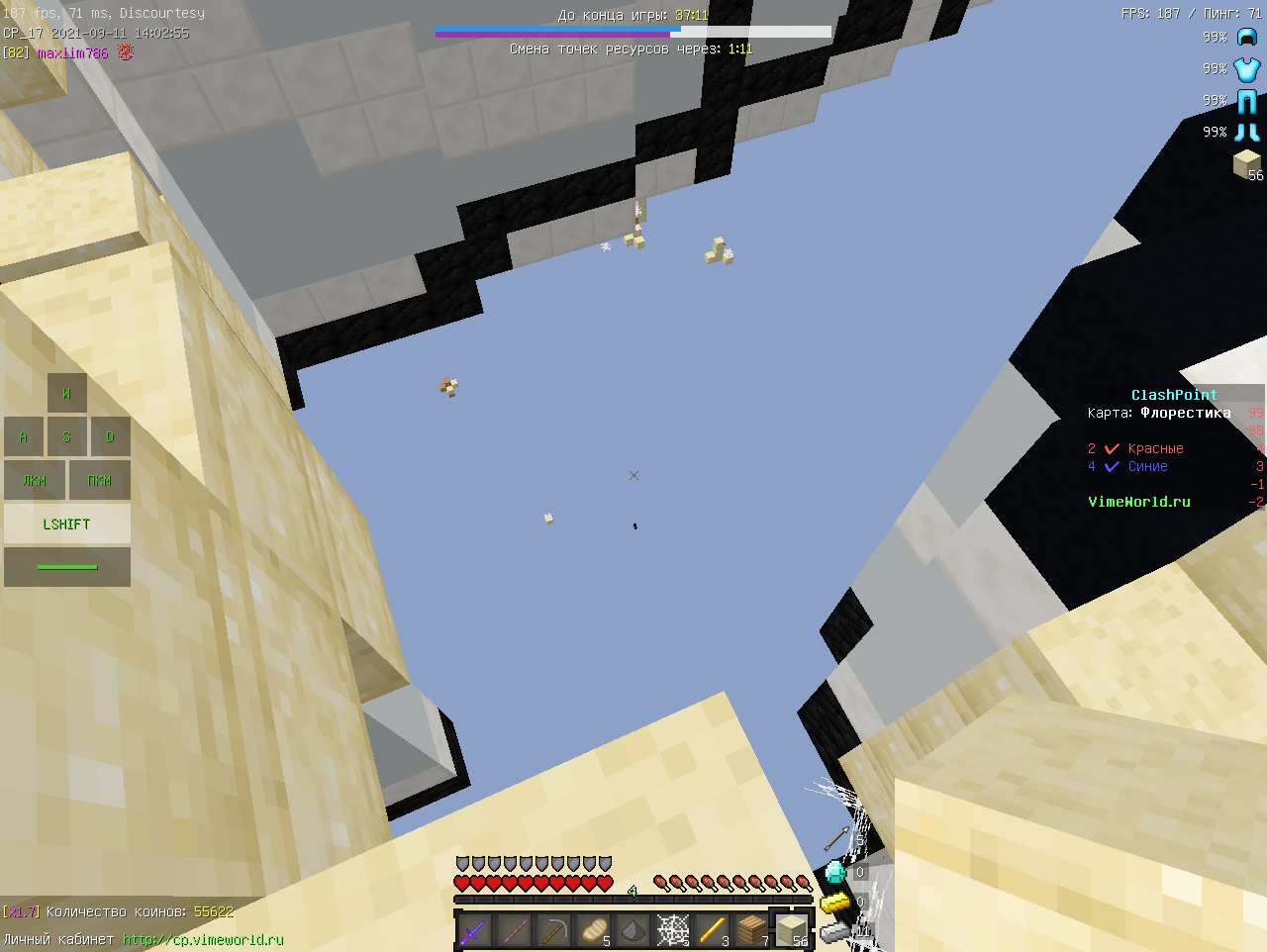This screenshot has width=1267, height=952.
Task: Click the game timer progress bar
Action: tap(633, 31)
